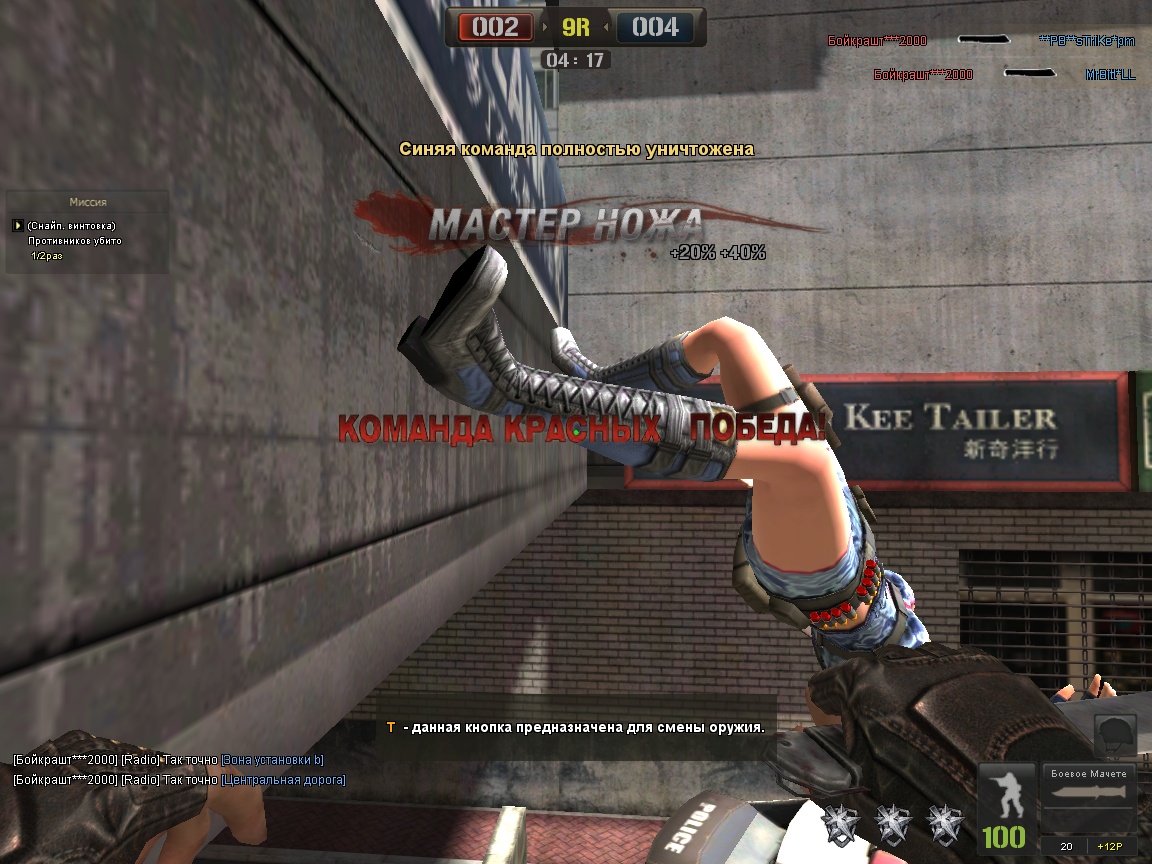Open the Миссия objective tracker panel
The width and height of the screenshot is (1152, 864).
pyautogui.click(x=88, y=202)
